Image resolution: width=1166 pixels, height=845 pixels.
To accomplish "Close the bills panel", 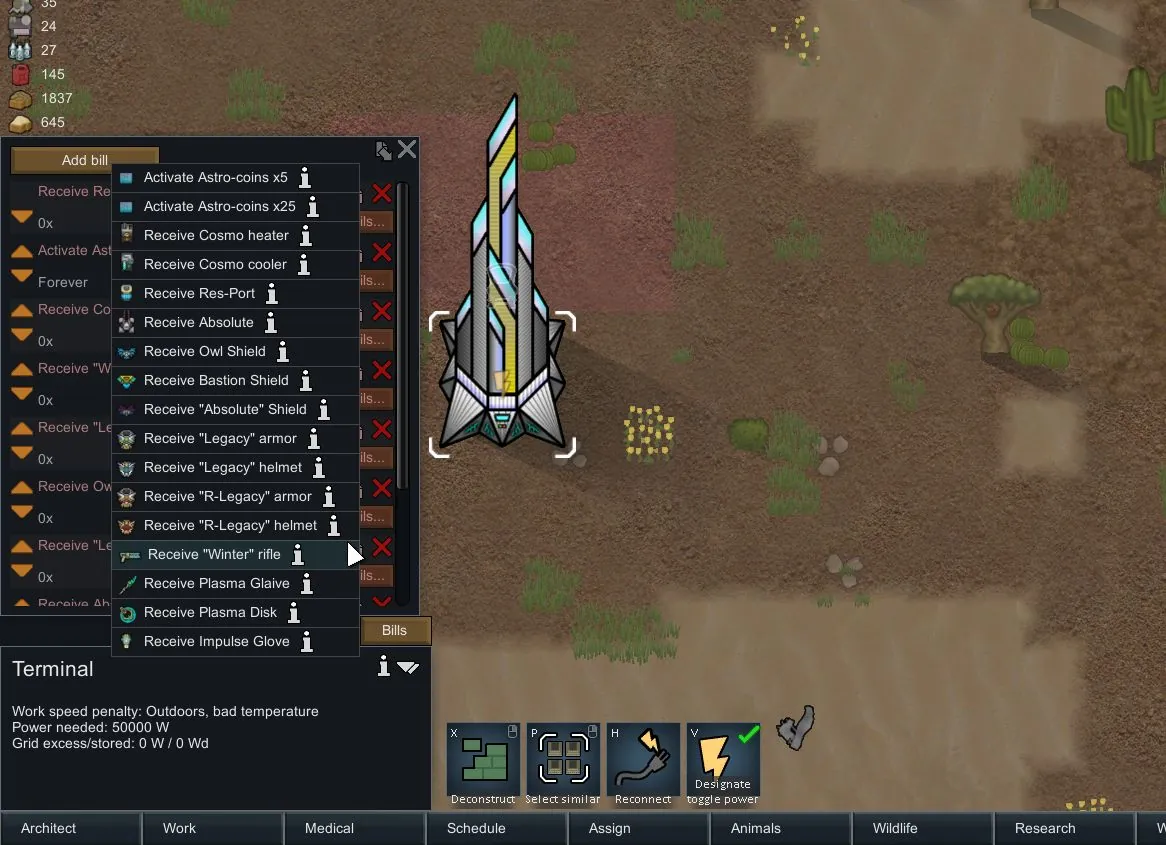I will [x=407, y=150].
